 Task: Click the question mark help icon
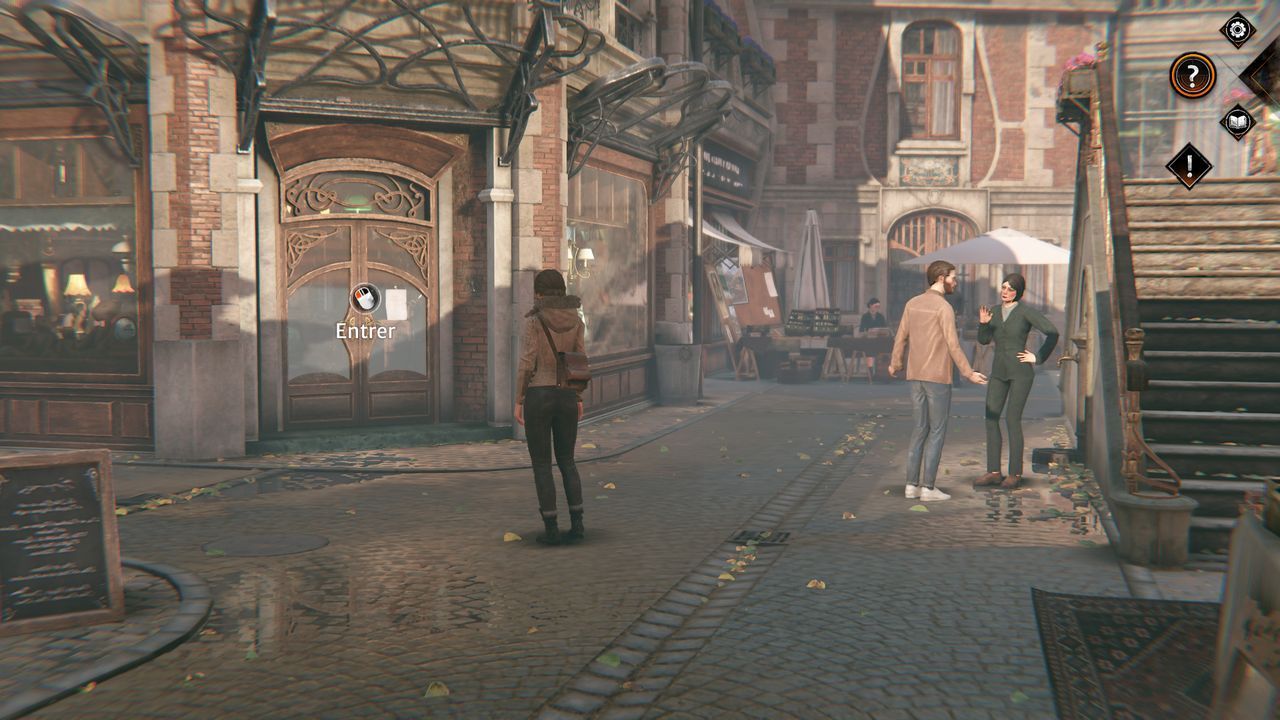[x=1192, y=75]
